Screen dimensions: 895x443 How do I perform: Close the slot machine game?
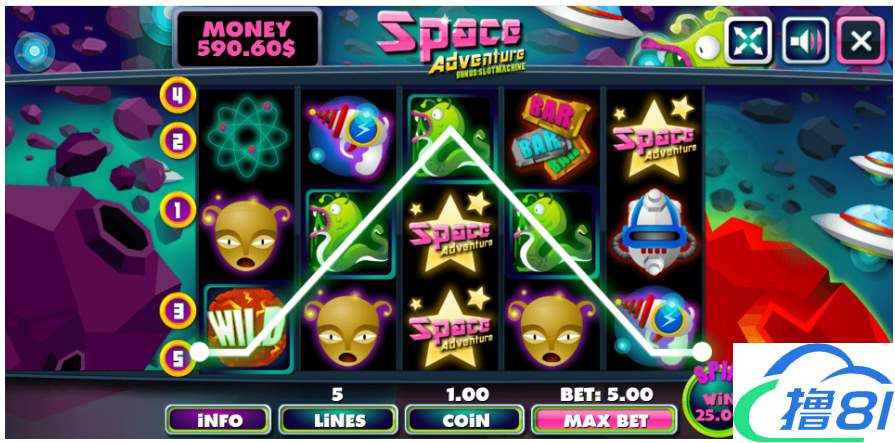point(860,40)
